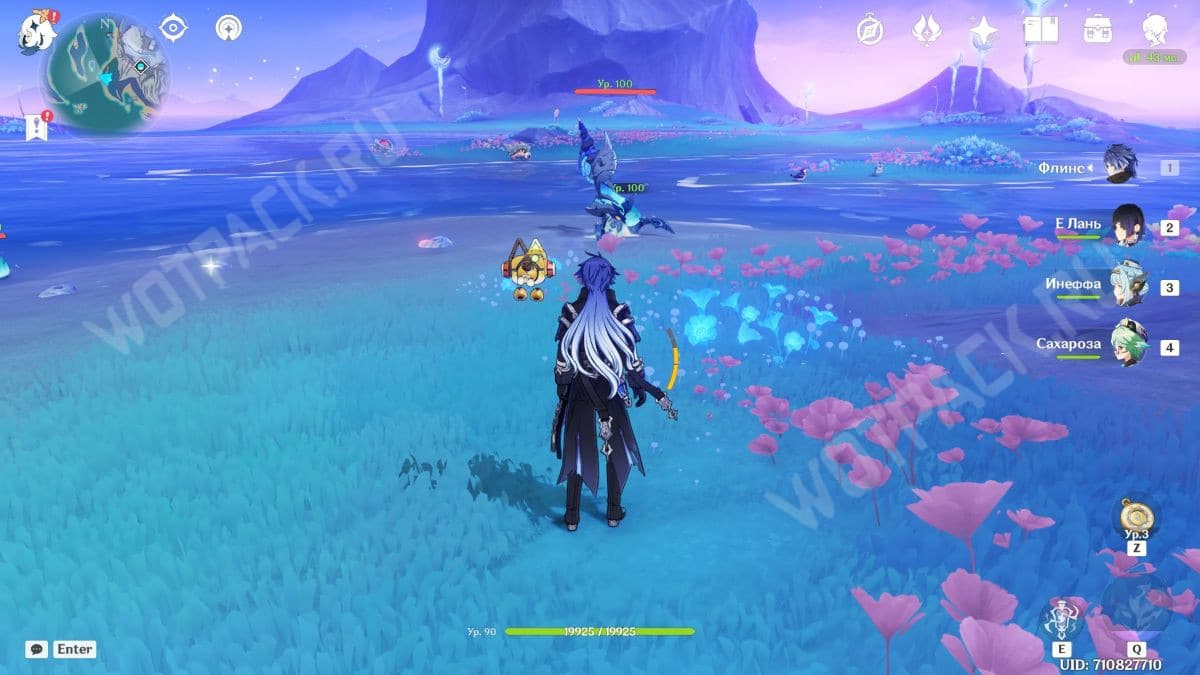Open the inventory bag icon
Screen dimensions: 1200x675
(1099, 29)
